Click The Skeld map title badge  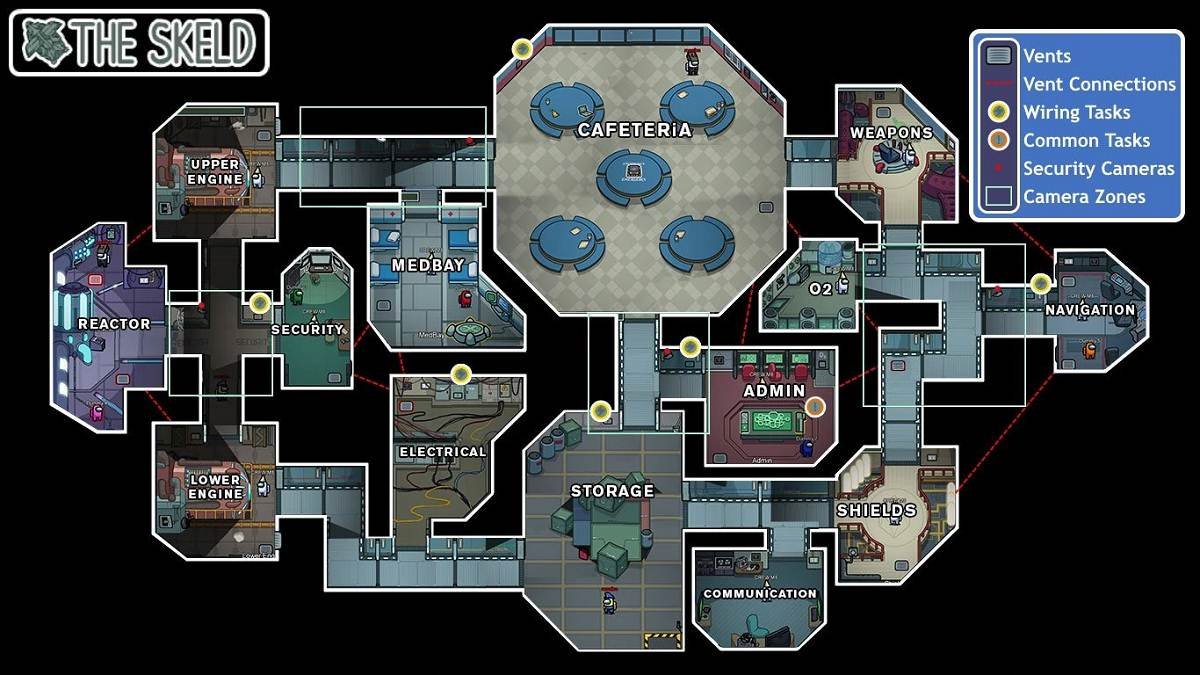(x=139, y=43)
